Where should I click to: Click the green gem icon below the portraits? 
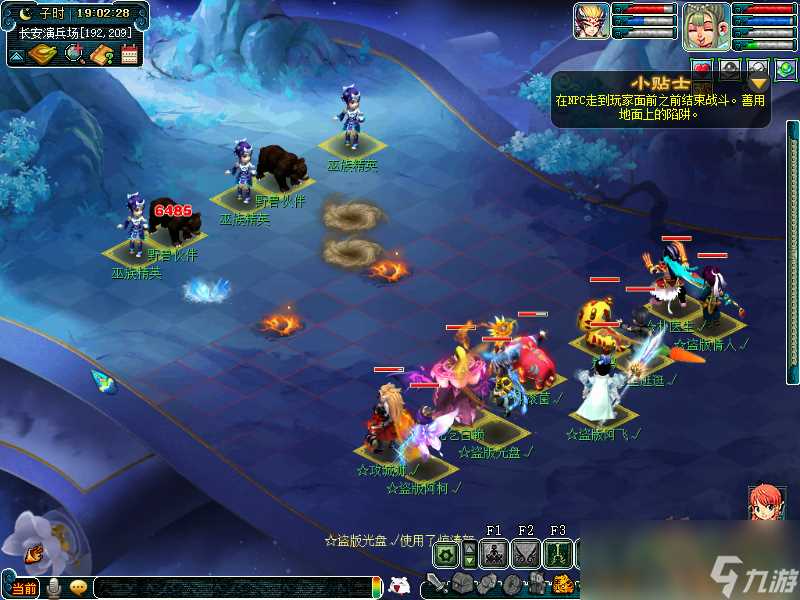click(785, 68)
